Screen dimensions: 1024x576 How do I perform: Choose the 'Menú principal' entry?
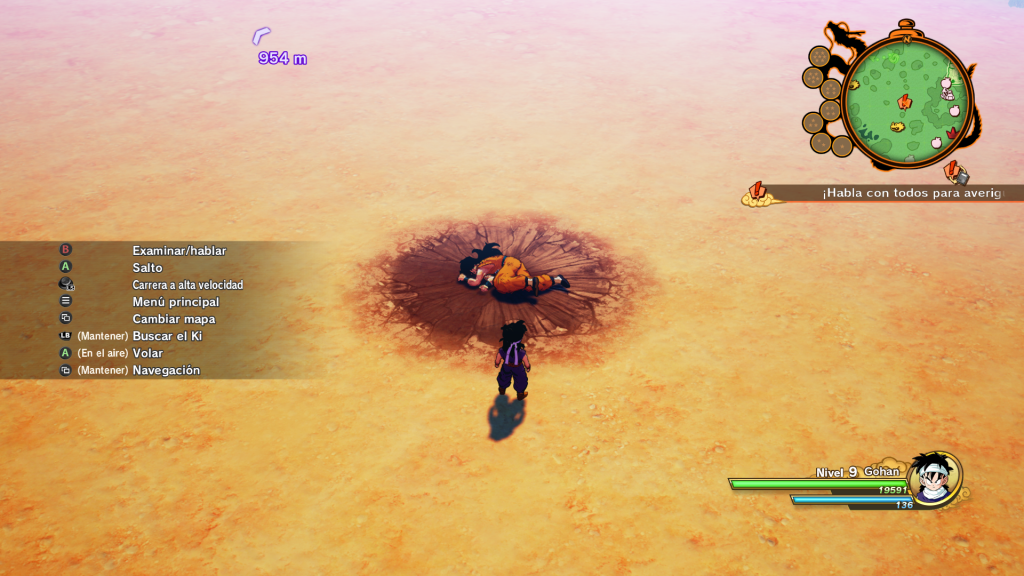tap(175, 302)
